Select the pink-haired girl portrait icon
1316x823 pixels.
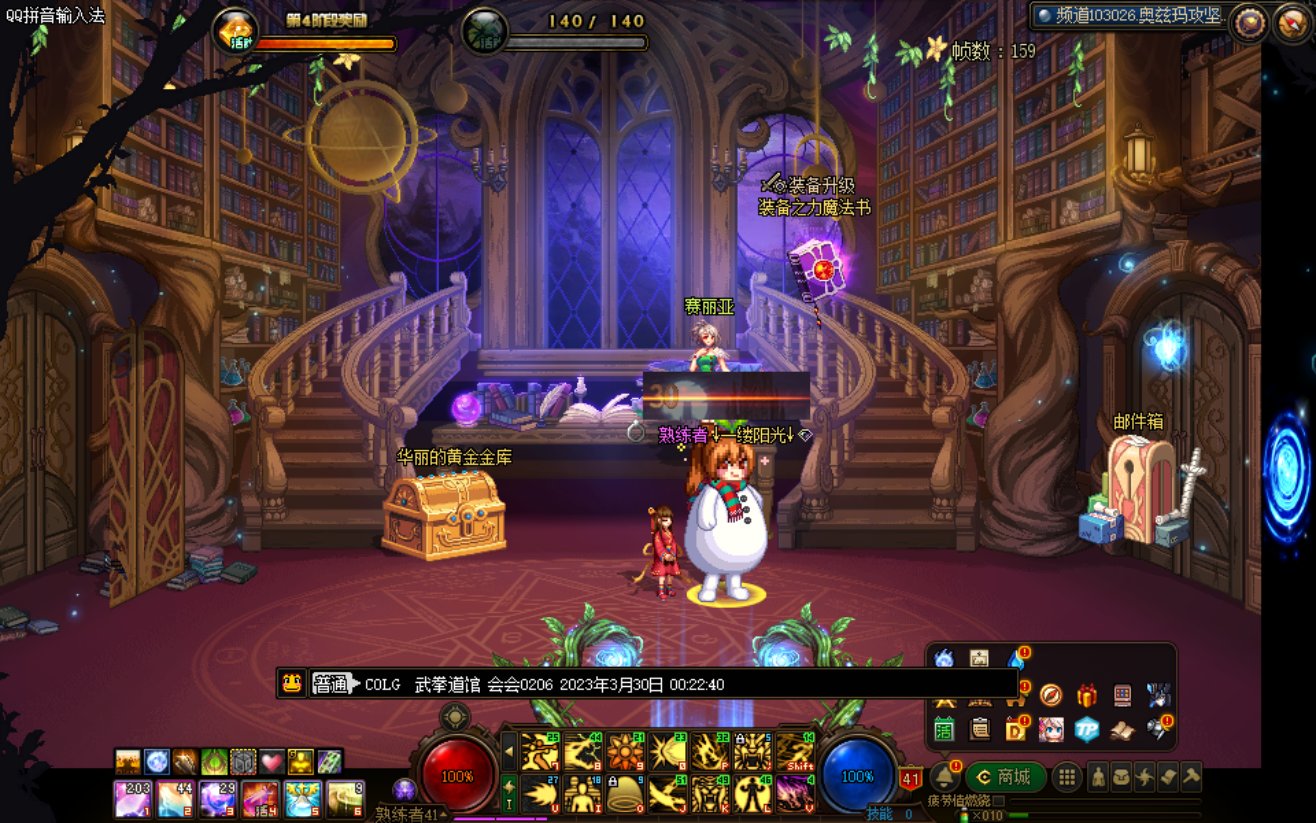point(1051,730)
